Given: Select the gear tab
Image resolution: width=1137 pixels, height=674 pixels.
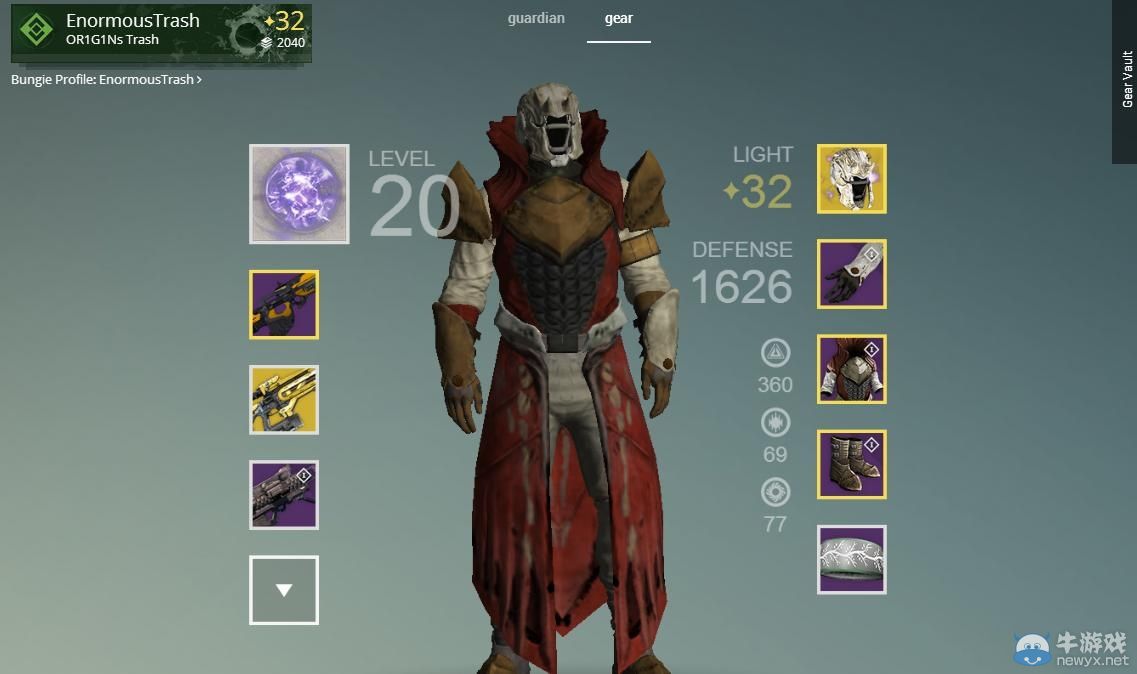Looking at the screenshot, I should 618,19.
